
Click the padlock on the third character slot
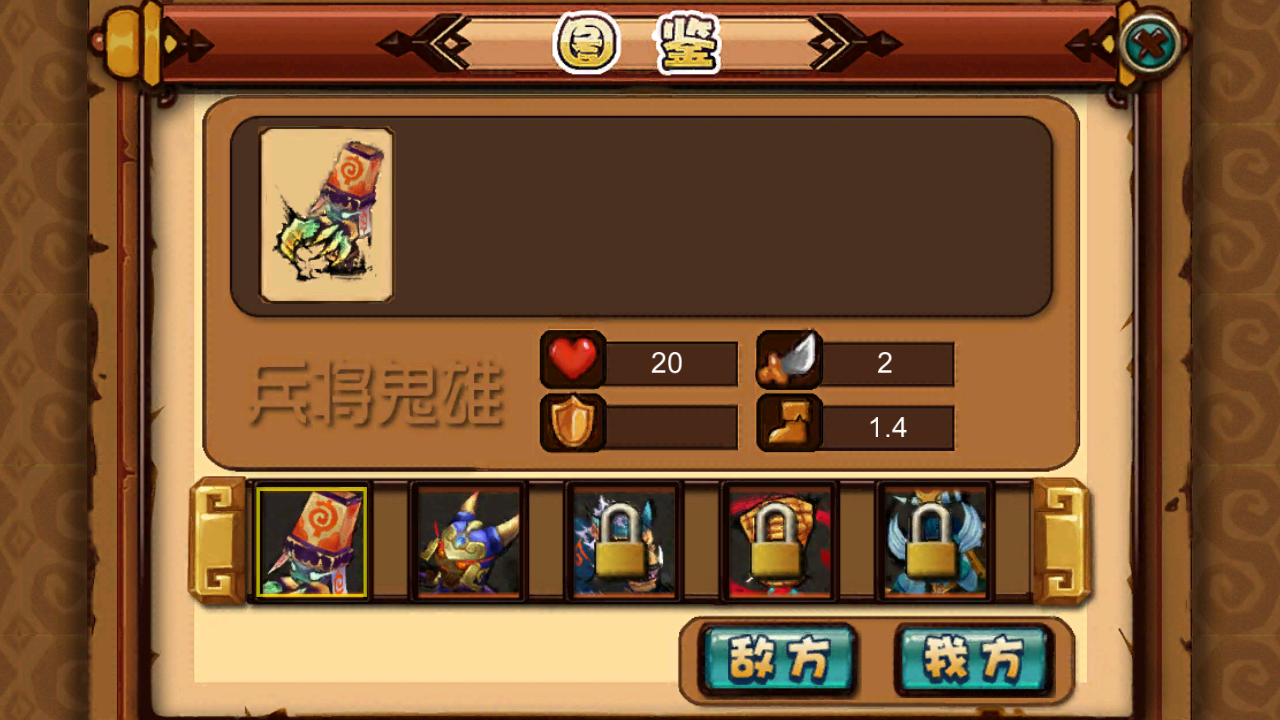tap(620, 545)
